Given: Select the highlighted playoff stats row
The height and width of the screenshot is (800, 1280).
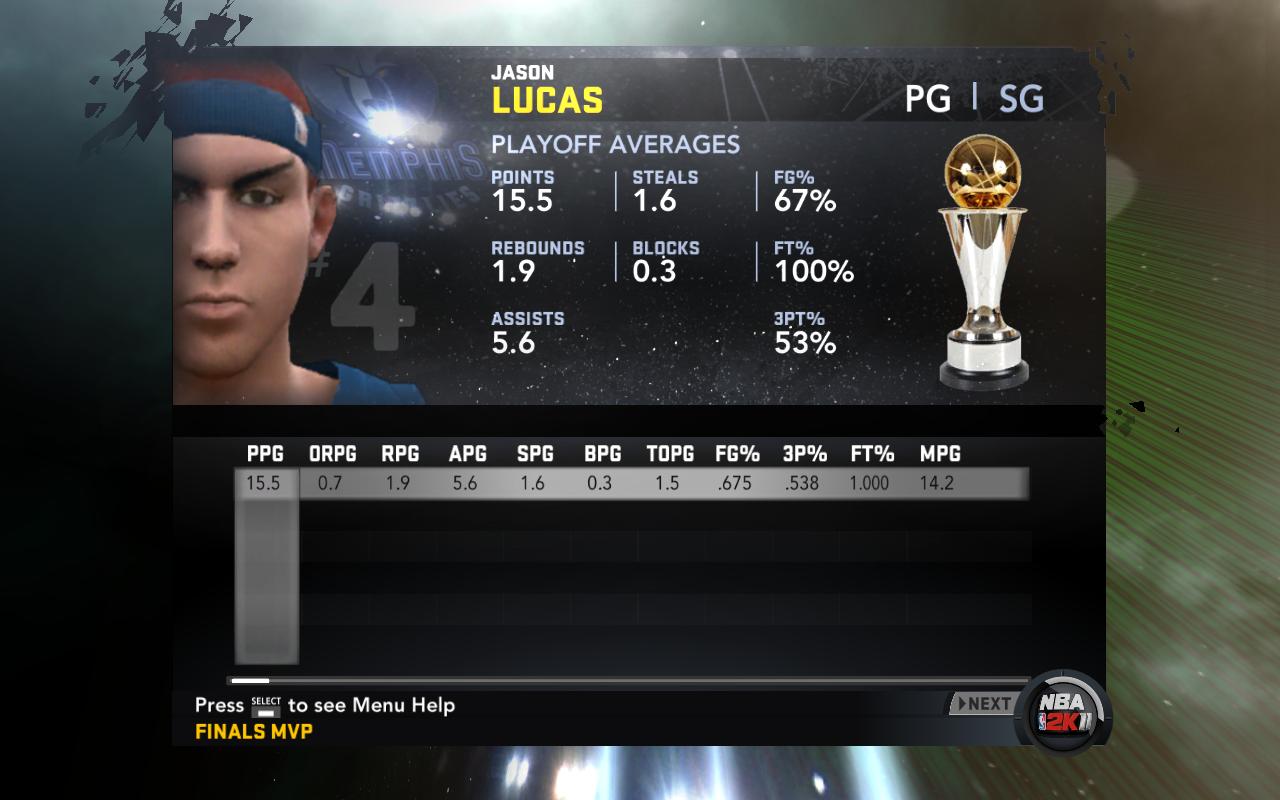Looking at the screenshot, I should pyautogui.click(x=632, y=484).
